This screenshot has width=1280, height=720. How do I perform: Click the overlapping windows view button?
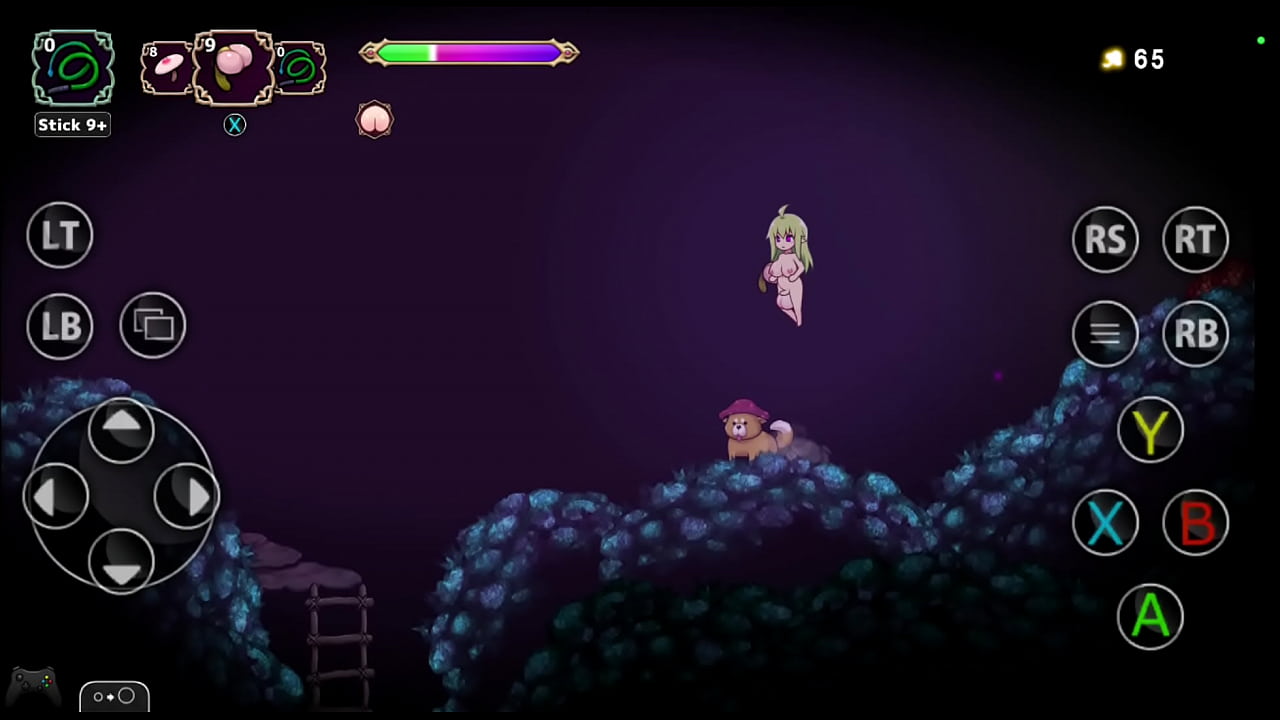tap(153, 325)
